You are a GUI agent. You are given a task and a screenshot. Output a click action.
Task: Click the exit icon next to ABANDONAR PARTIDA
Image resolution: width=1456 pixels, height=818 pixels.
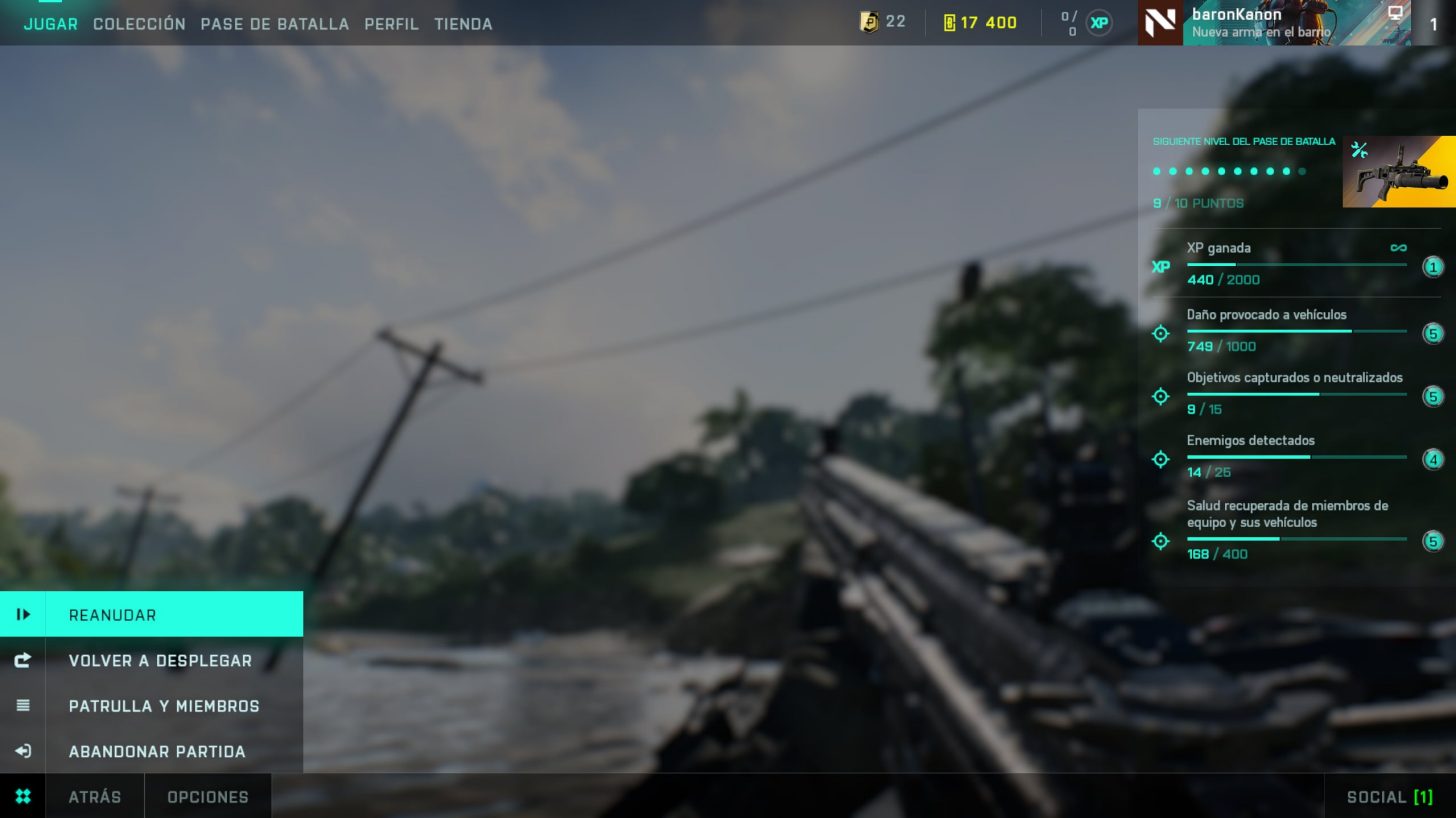(24, 751)
